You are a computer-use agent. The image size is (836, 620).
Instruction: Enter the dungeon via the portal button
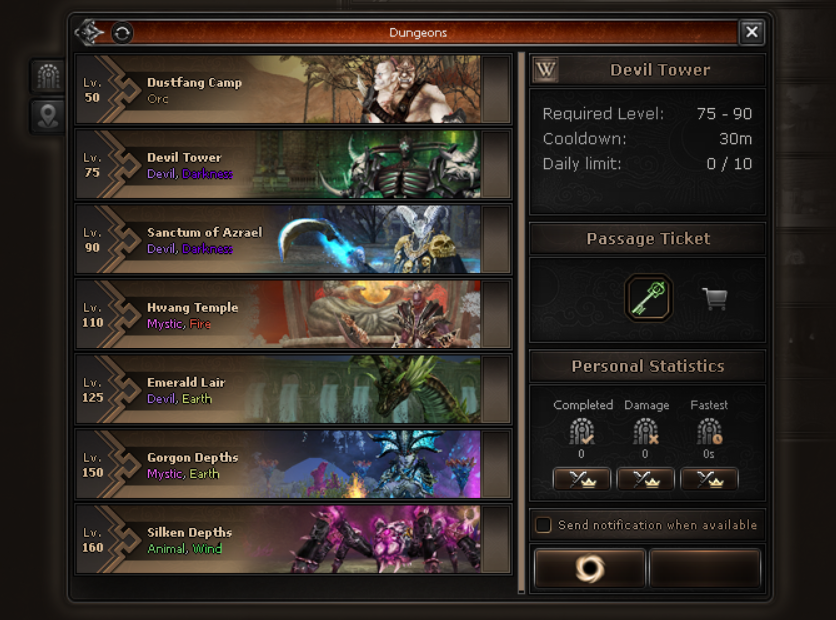point(589,569)
